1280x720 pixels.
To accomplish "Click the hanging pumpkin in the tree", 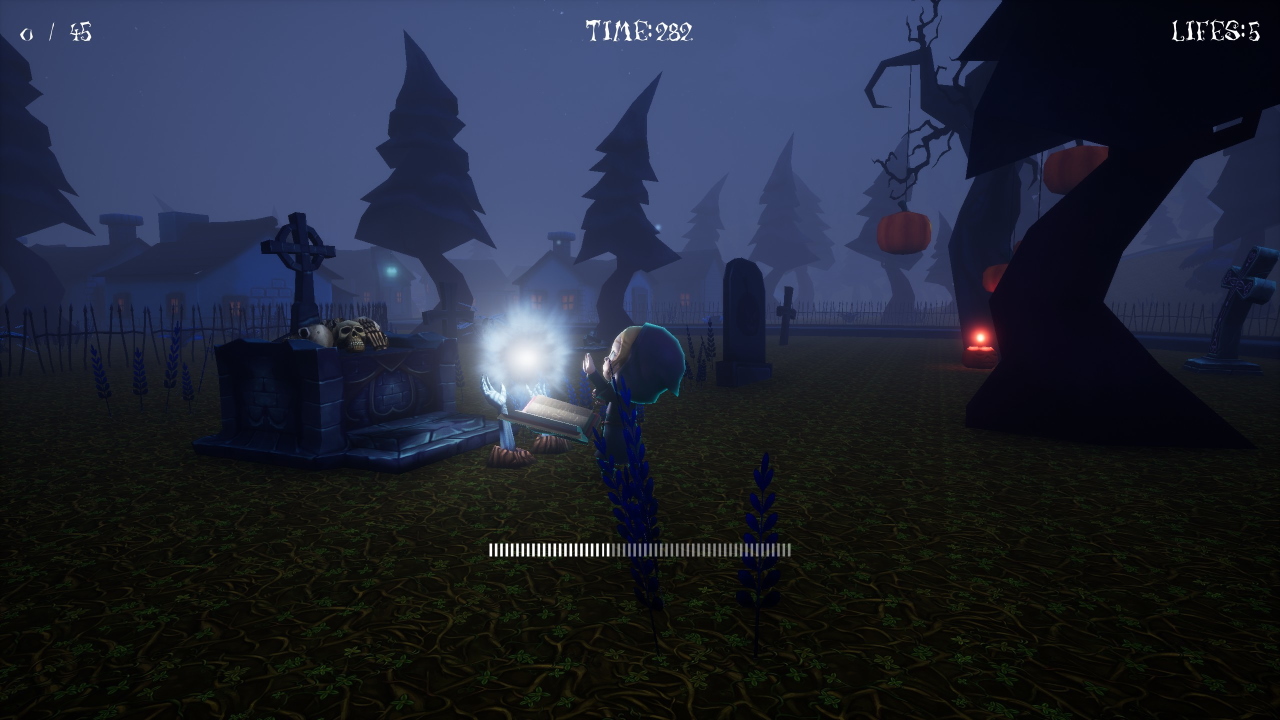I will coord(905,228).
